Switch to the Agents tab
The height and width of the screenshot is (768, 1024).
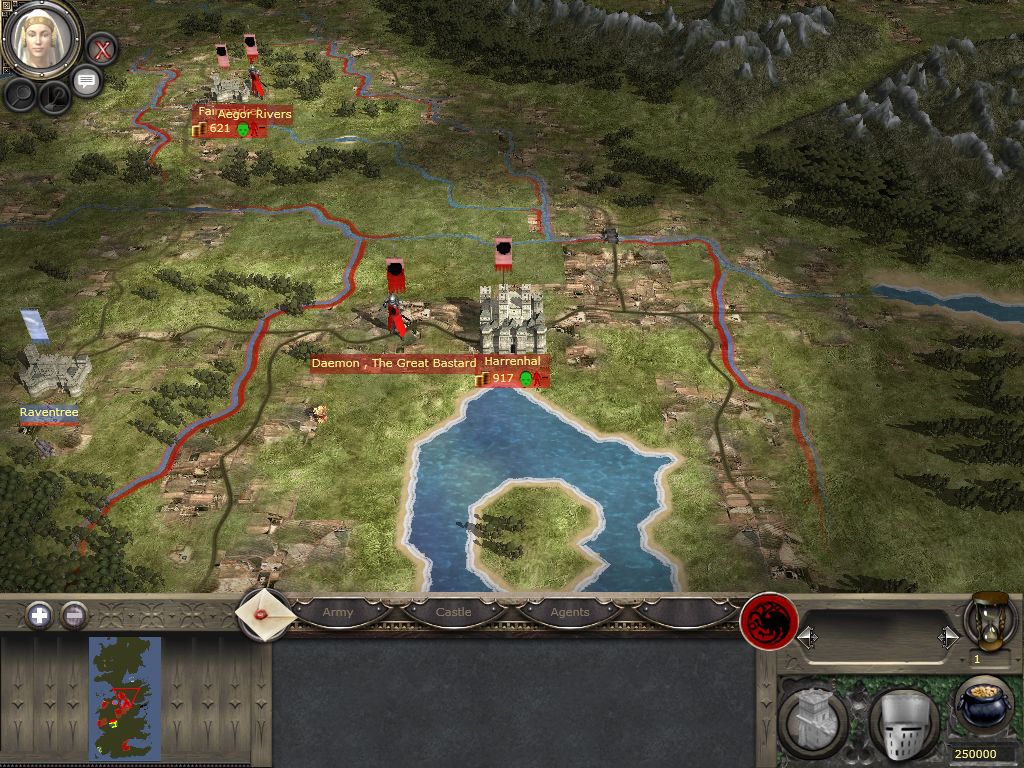570,612
